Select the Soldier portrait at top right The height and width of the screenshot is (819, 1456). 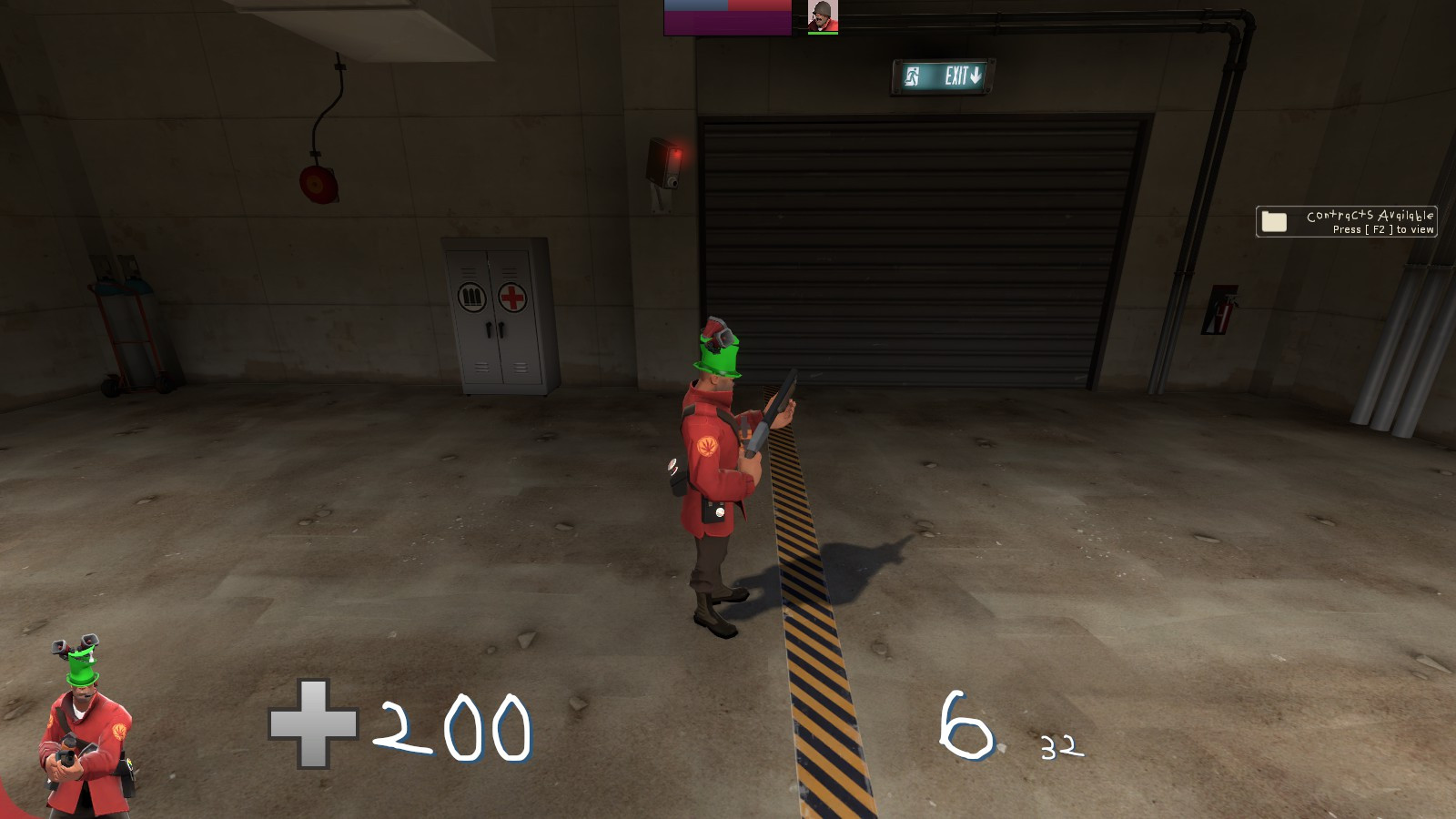point(824,15)
